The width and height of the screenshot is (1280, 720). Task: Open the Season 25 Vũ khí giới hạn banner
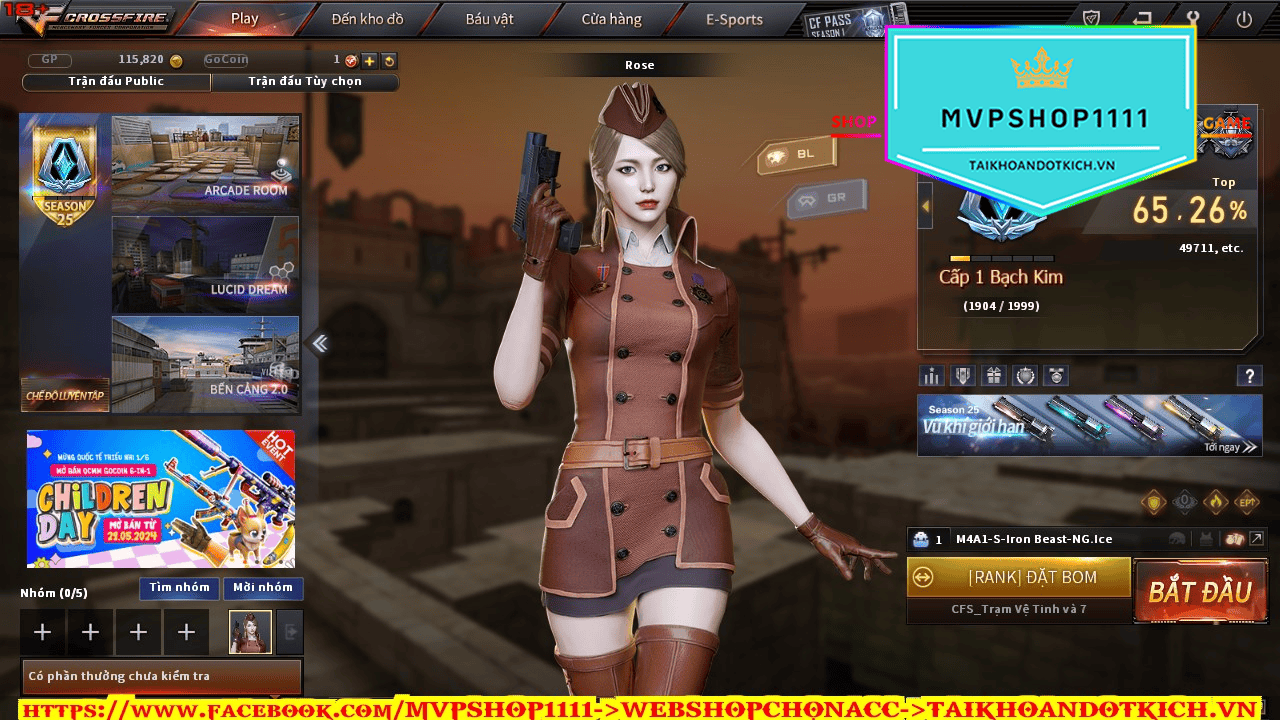(1089, 425)
